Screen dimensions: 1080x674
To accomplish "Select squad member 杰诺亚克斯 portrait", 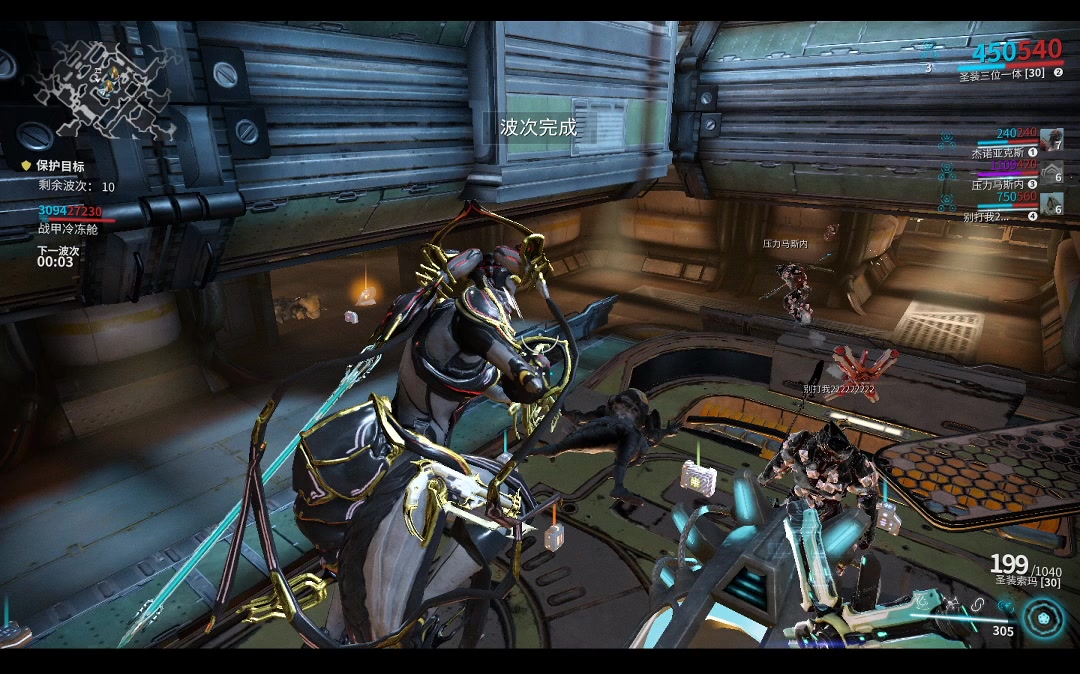I will pos(1051,139).
